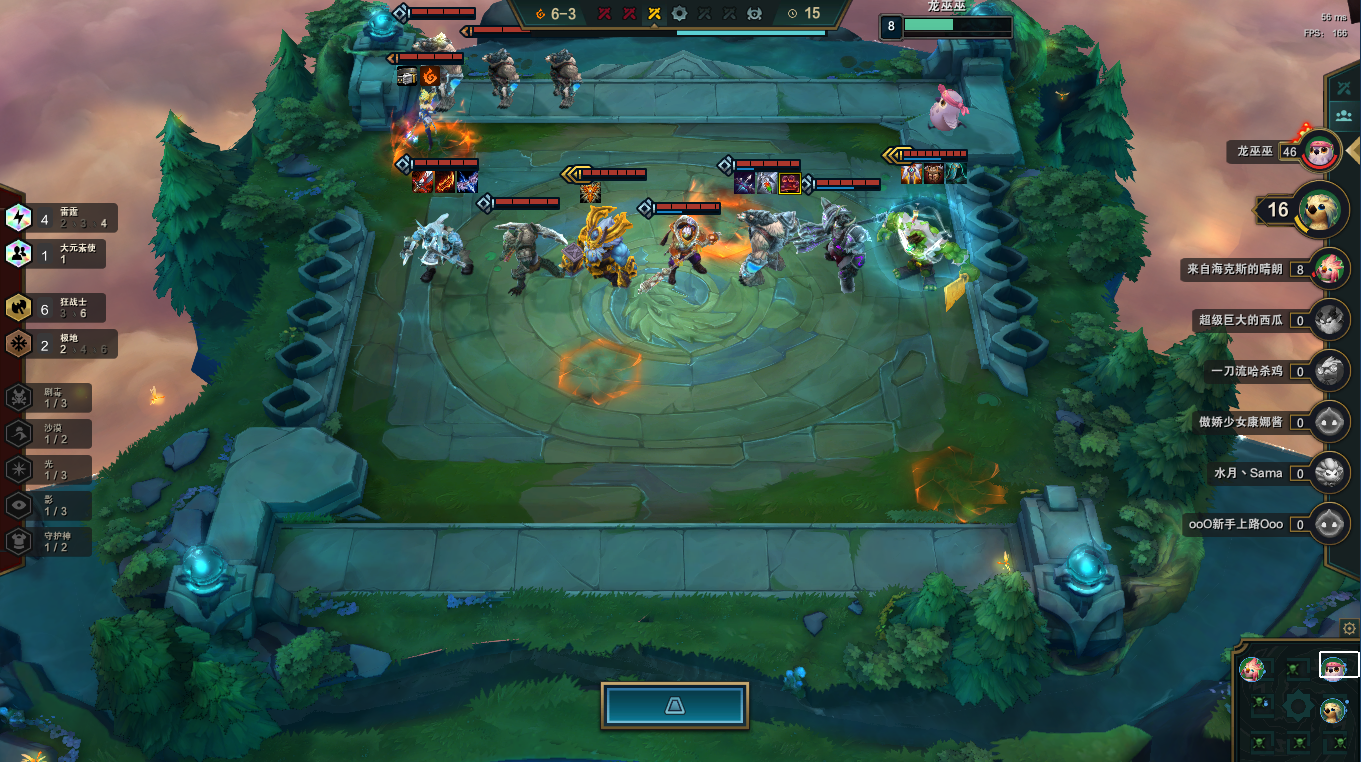
Task: View player 龙巫巫's board from scoreboard
Action: [1322, 152]
